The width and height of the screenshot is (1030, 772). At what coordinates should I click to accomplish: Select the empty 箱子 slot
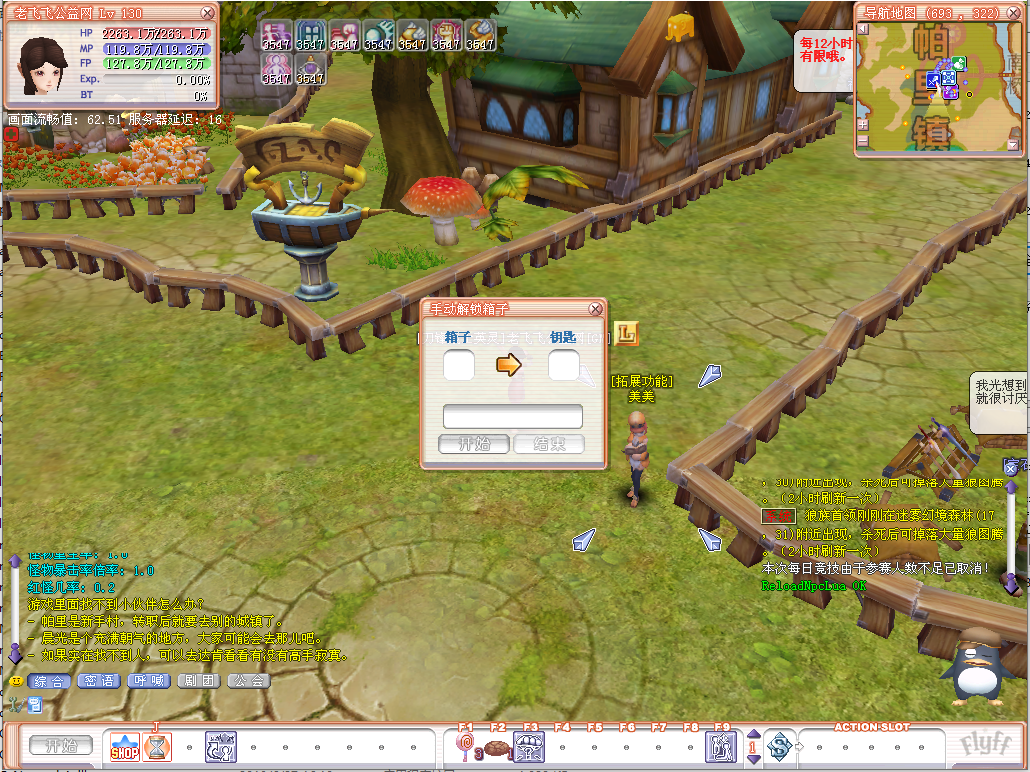(459, 366)
